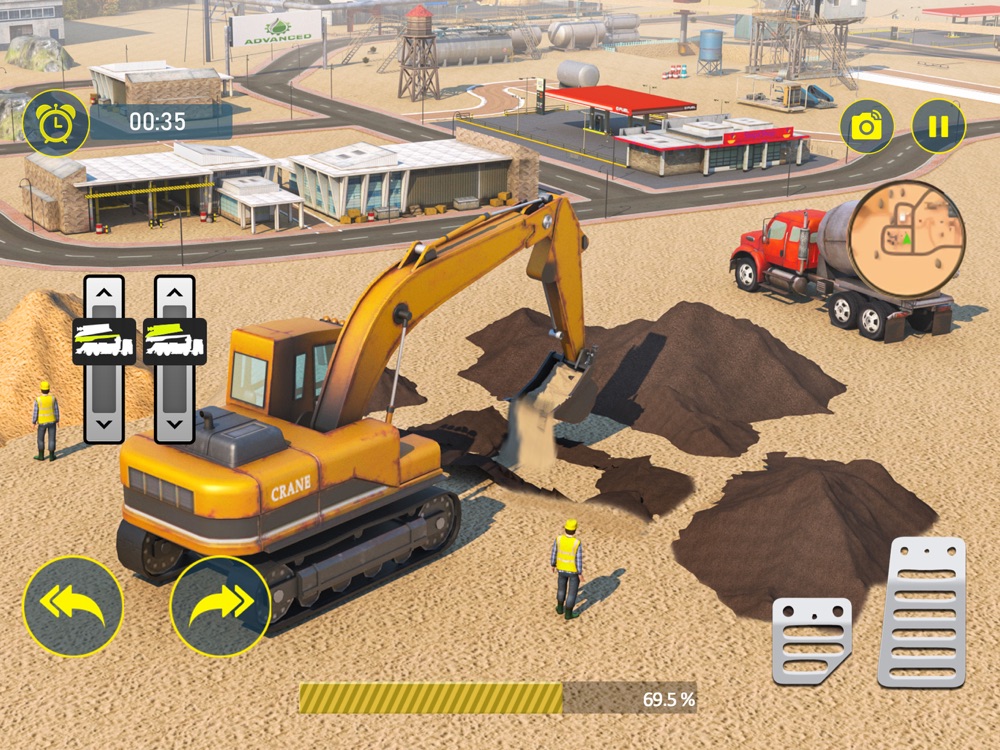The height and width of the screenshot is (750, 1000).
Task: Tap the small brake pedal
Action: tap(811, 641)
